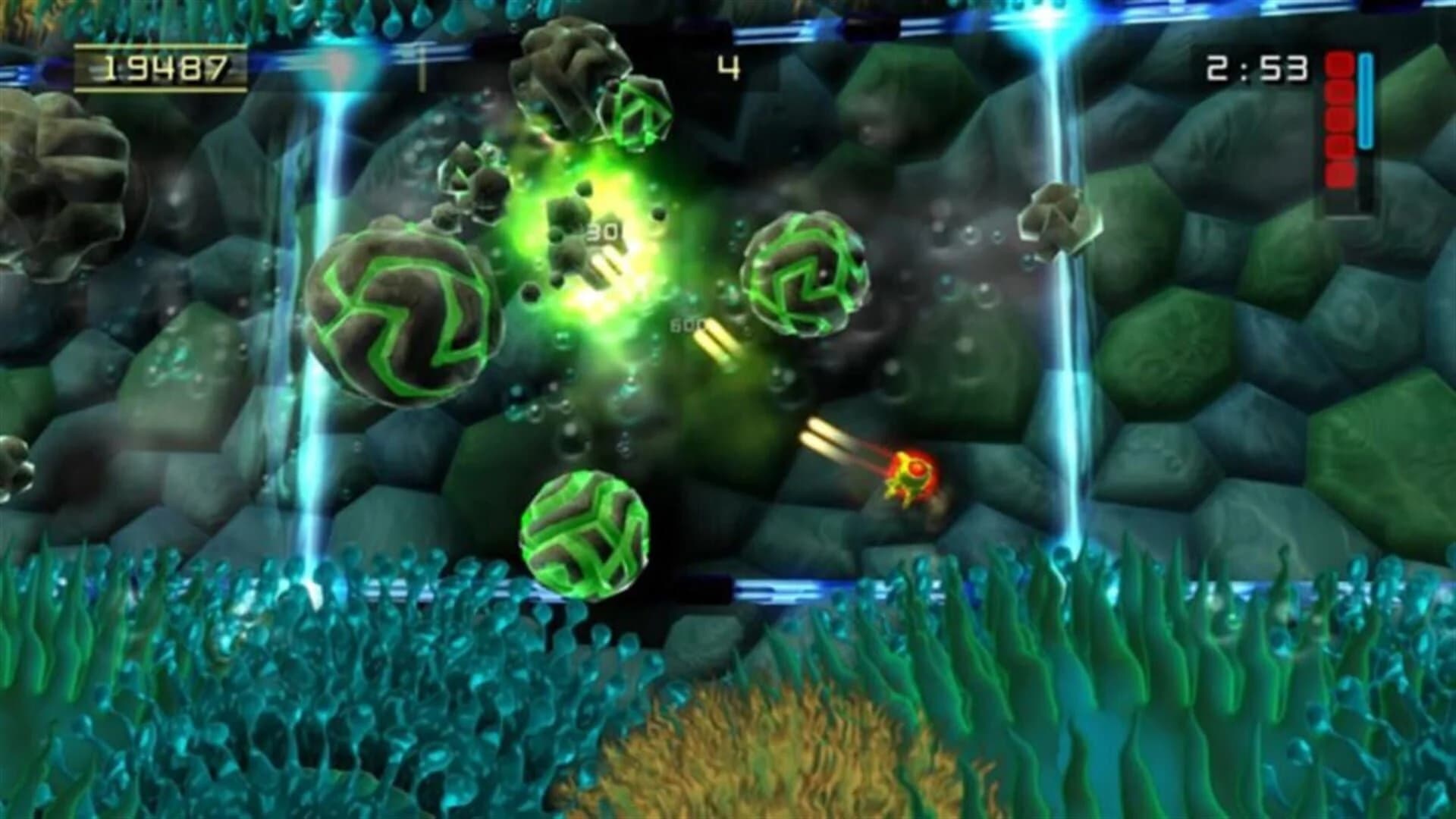The image size is (1456, 819).
Task: Click the bottom red indicator segment
Action: click(x=1341, y=173)
